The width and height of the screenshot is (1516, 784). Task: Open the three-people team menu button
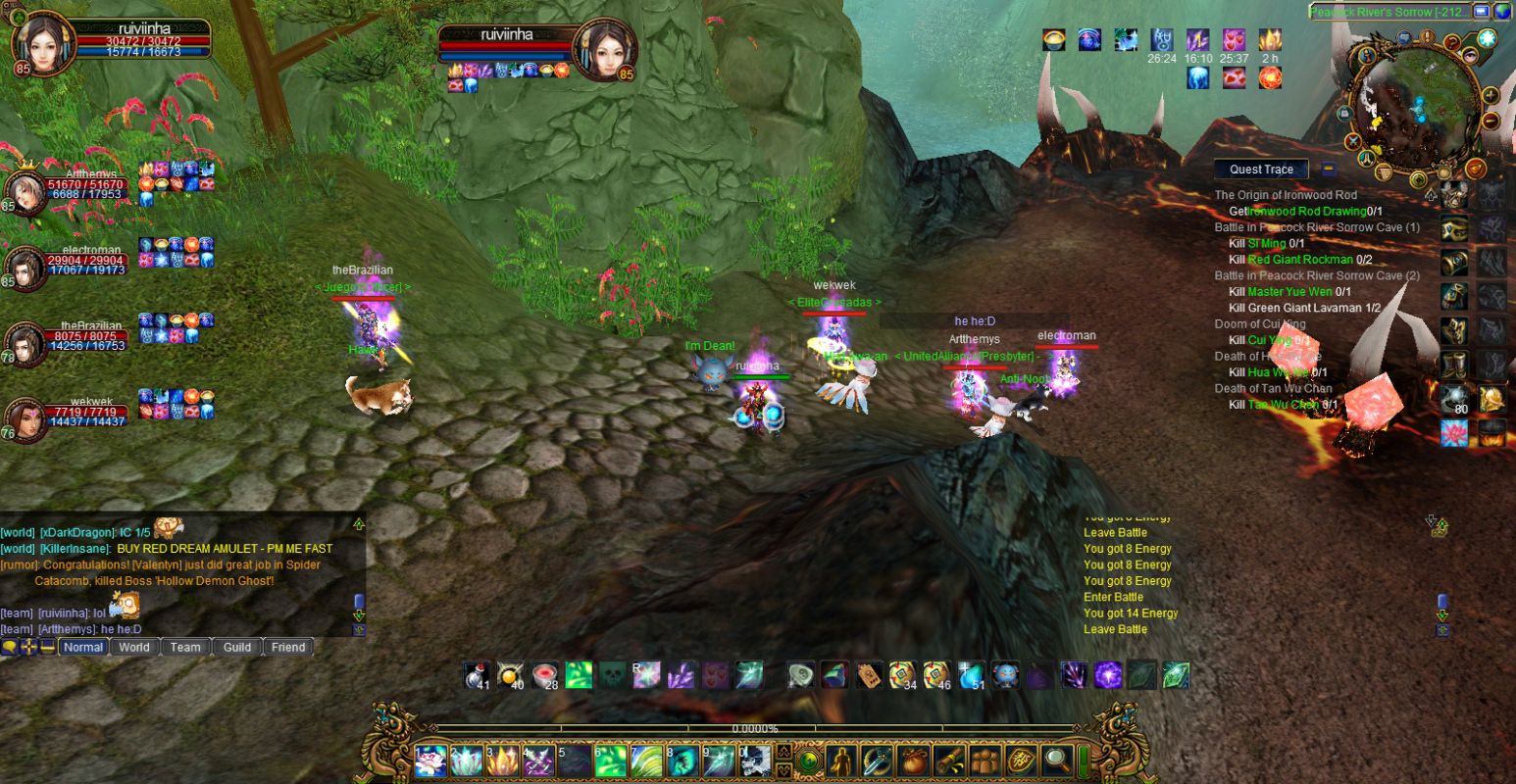985,759
